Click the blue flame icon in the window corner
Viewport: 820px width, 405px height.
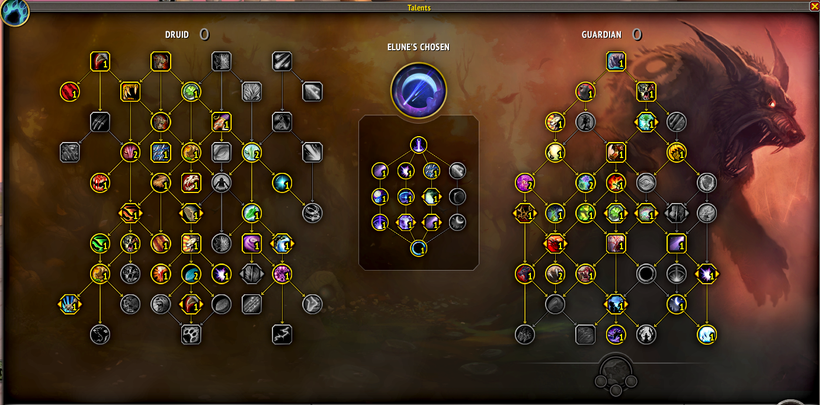click(x=16, y=12)
